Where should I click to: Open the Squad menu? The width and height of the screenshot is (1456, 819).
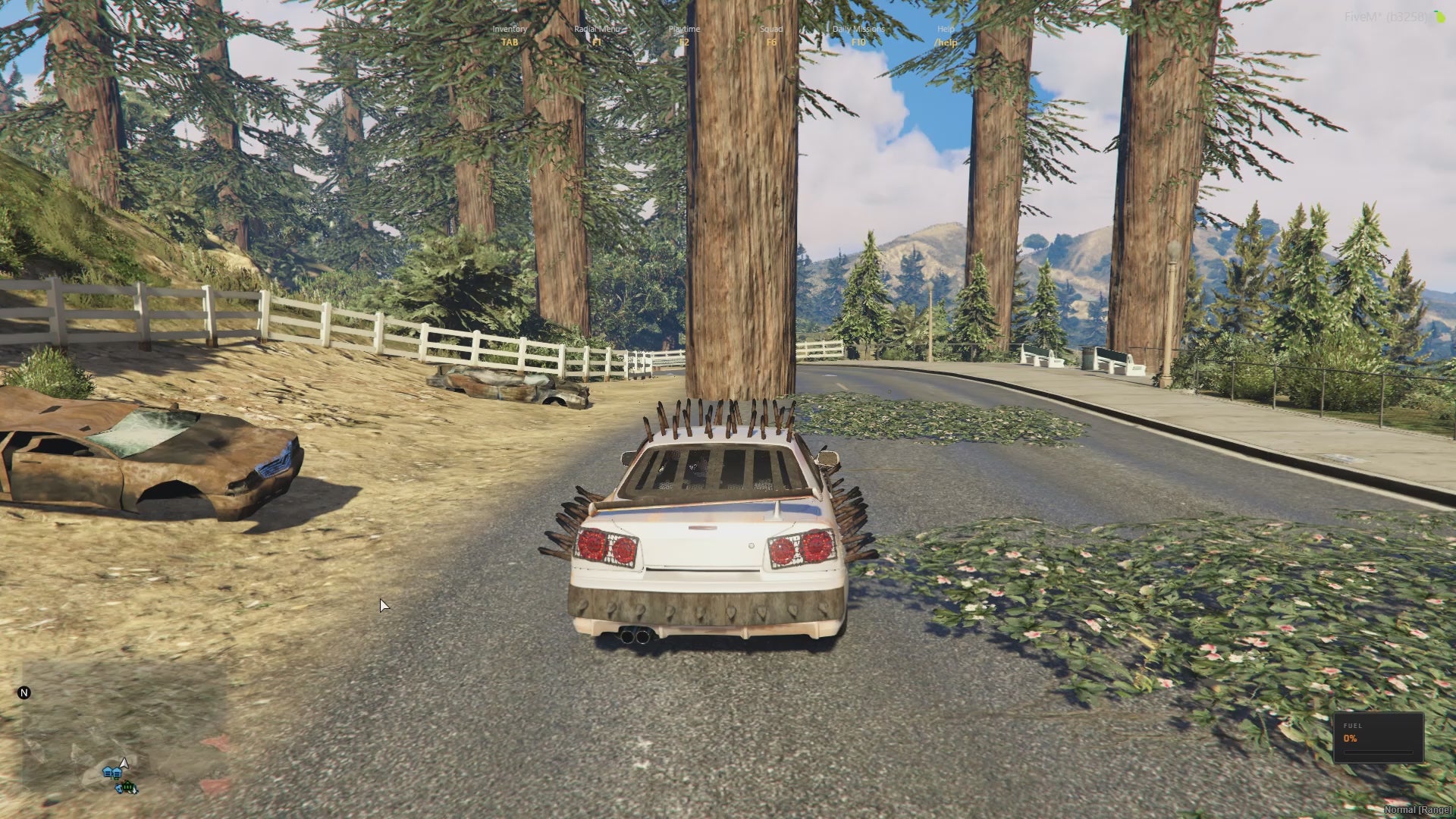771,35
